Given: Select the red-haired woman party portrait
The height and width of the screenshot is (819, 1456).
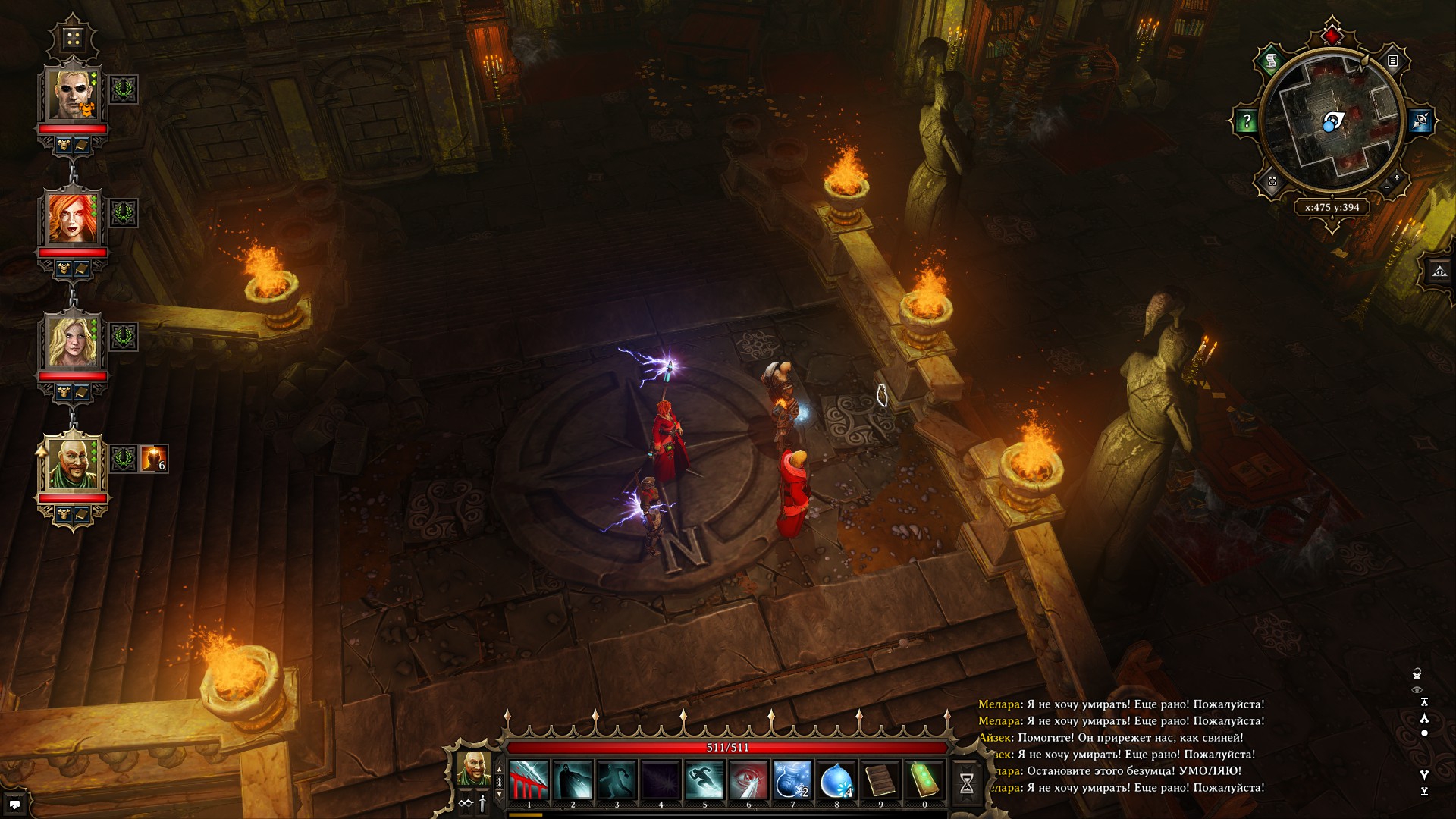Looking at the screenshot, I should tap(73, 218).
